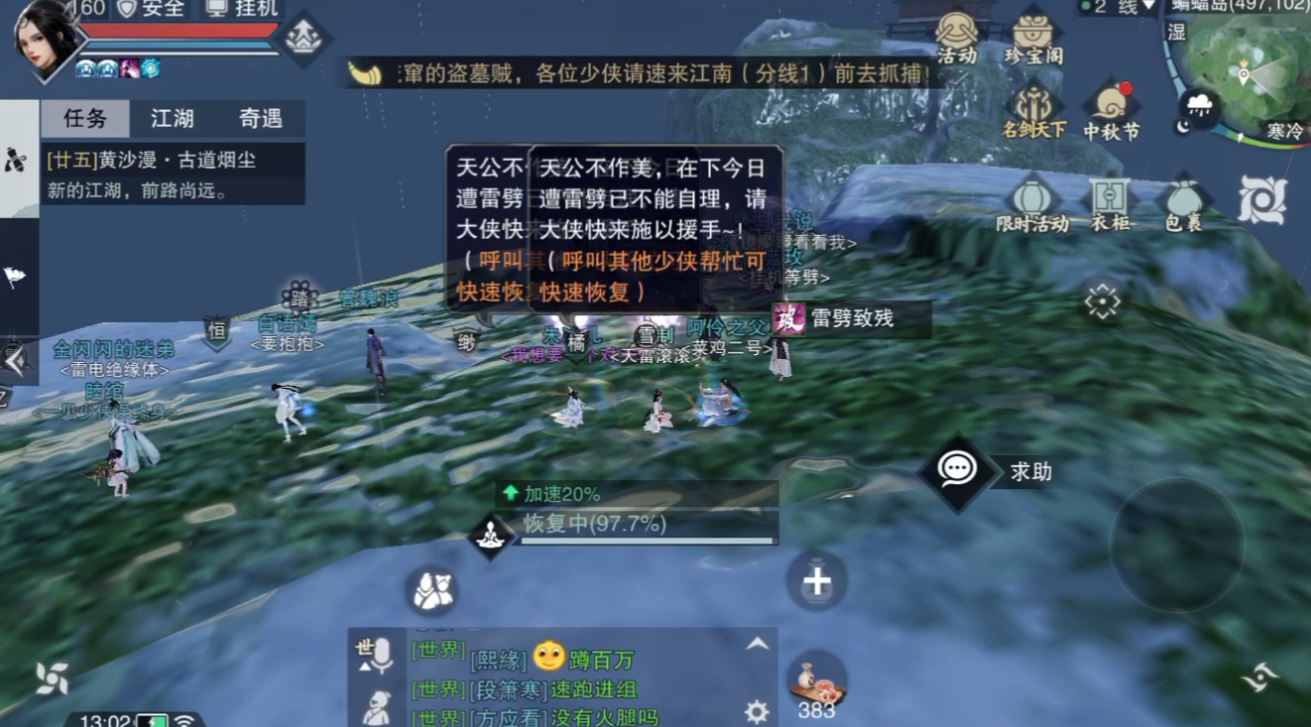Screen dimensions: 1311x727
Task: Switch to the 奇遇 tab
Action: point(260,118)
